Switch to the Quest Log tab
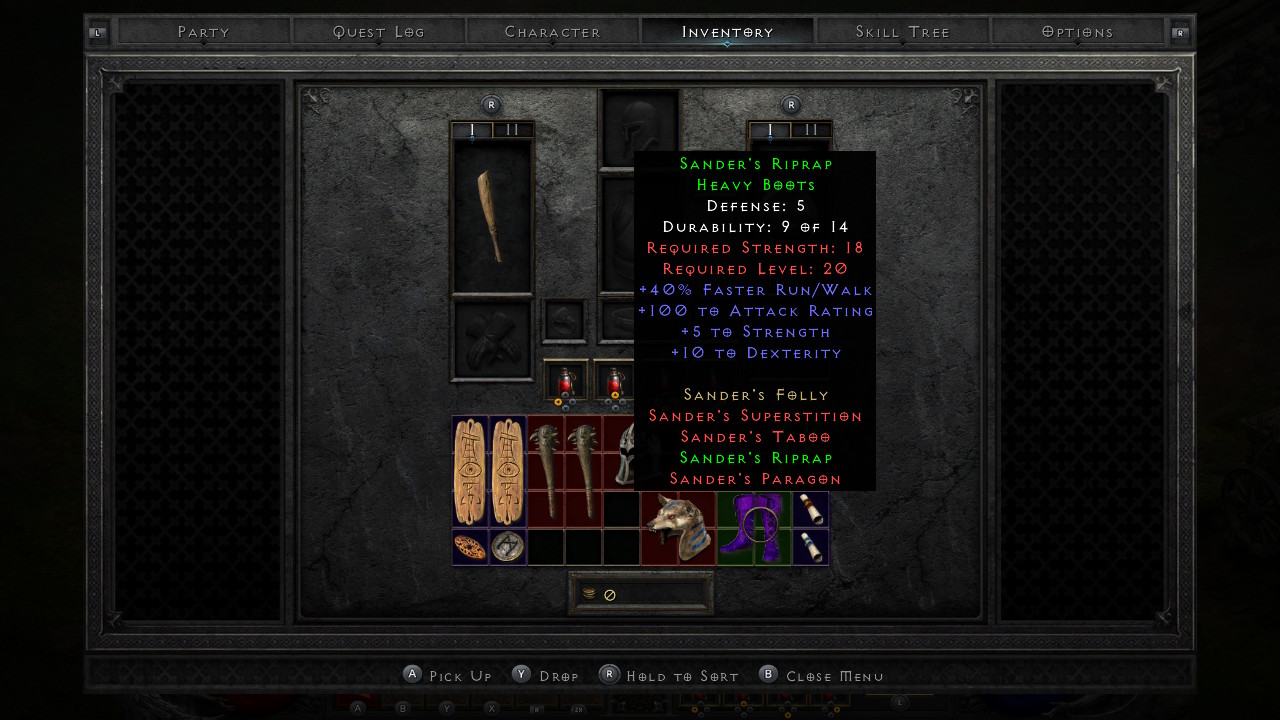 379,32
